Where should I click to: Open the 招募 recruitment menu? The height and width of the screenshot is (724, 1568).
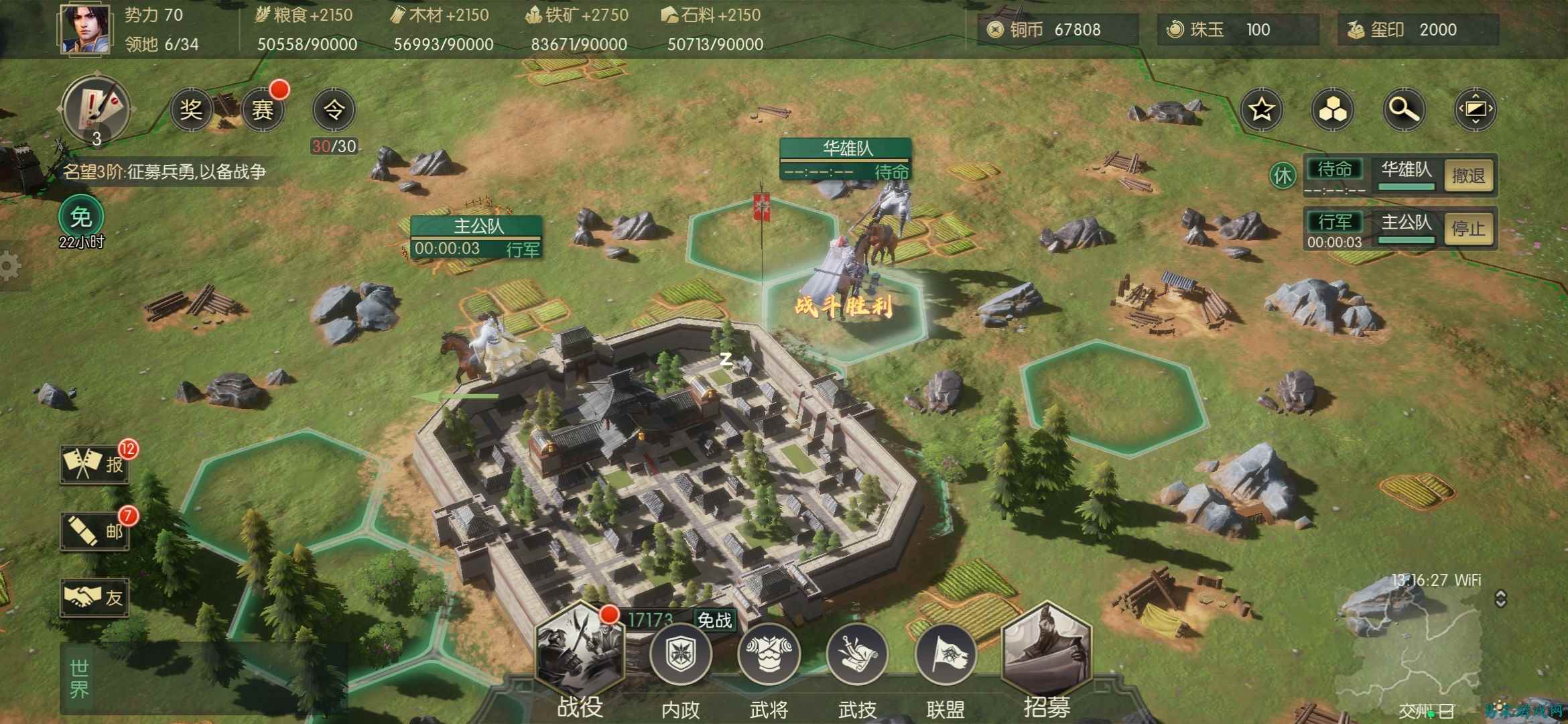tap(1046, 654)
